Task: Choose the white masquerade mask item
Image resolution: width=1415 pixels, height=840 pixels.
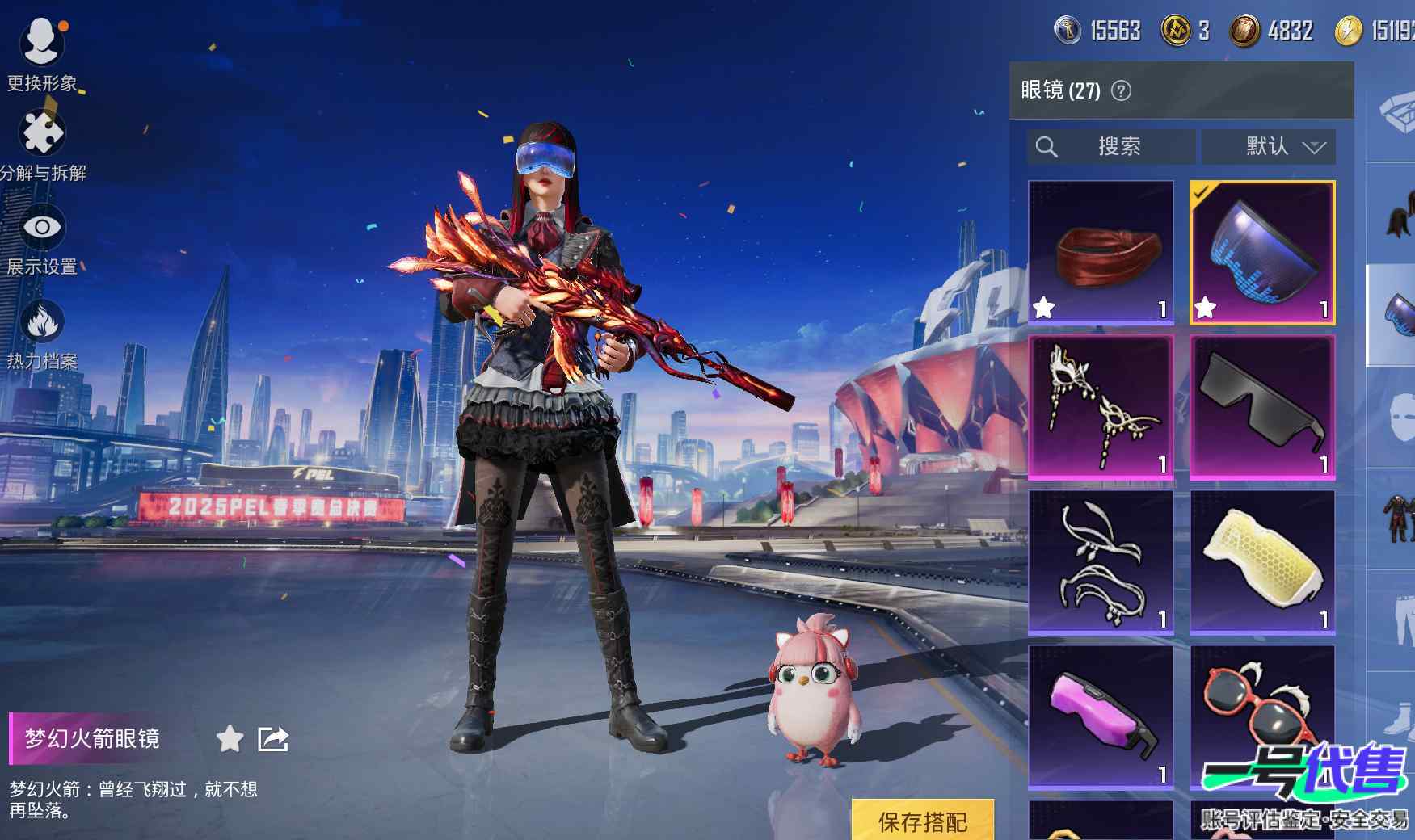Action: (x=1101, y=408)
